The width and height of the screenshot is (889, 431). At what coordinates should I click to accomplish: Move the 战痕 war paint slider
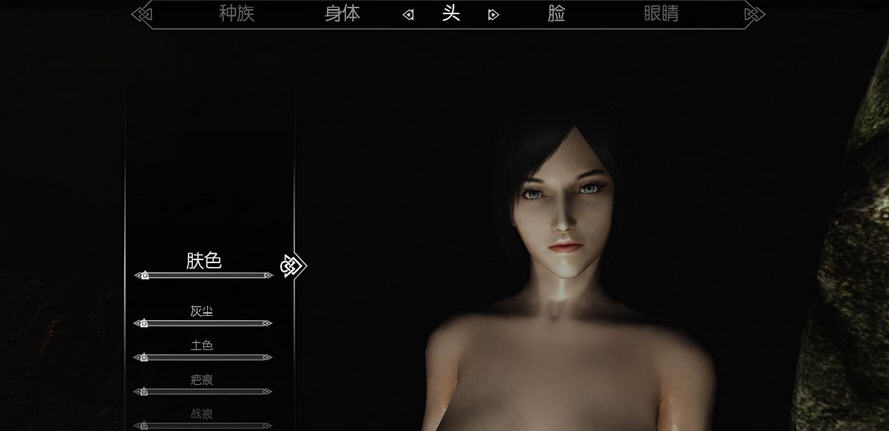[x=204, y=425]
